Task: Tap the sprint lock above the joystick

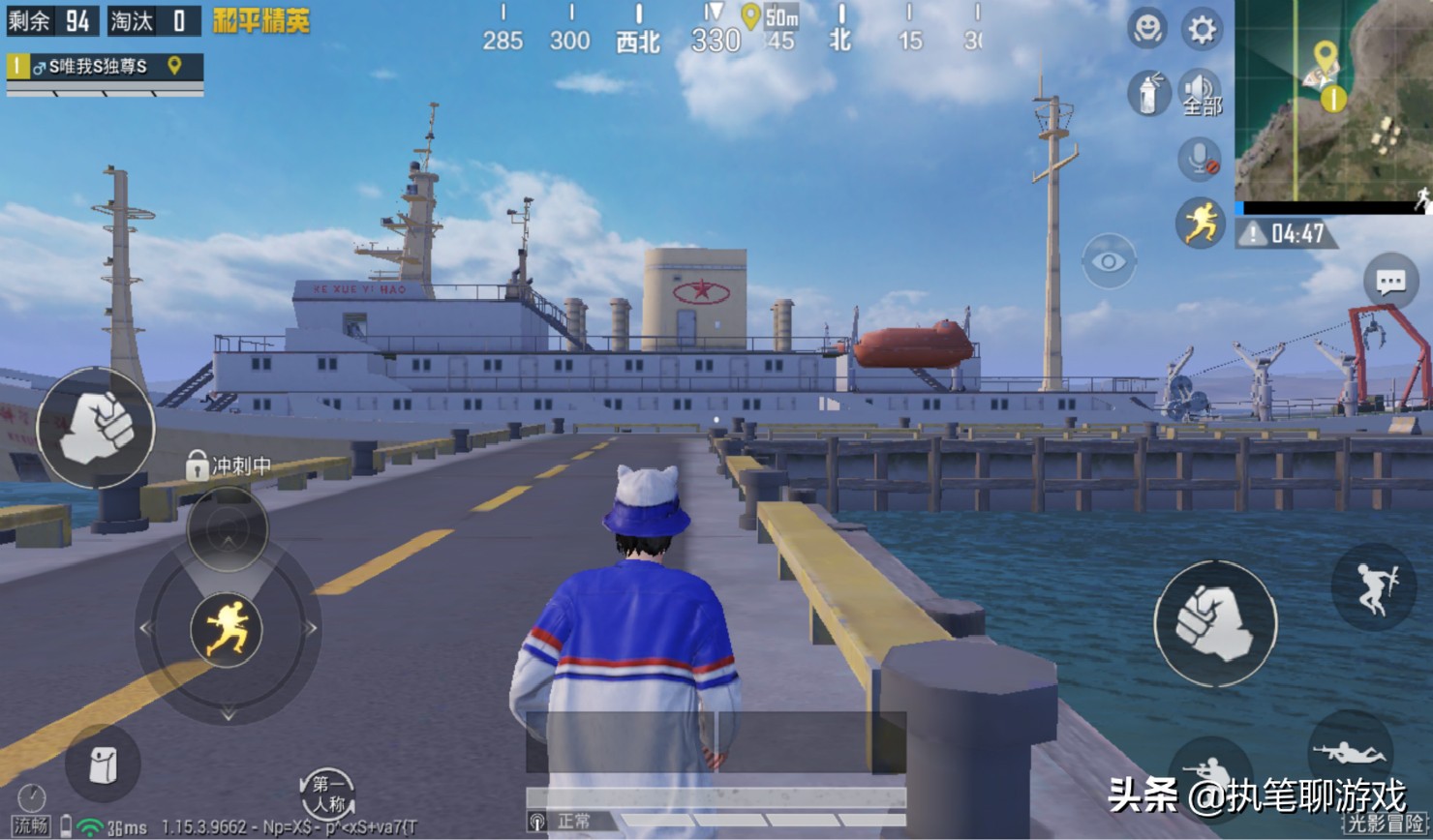Action: coord(228,528)
